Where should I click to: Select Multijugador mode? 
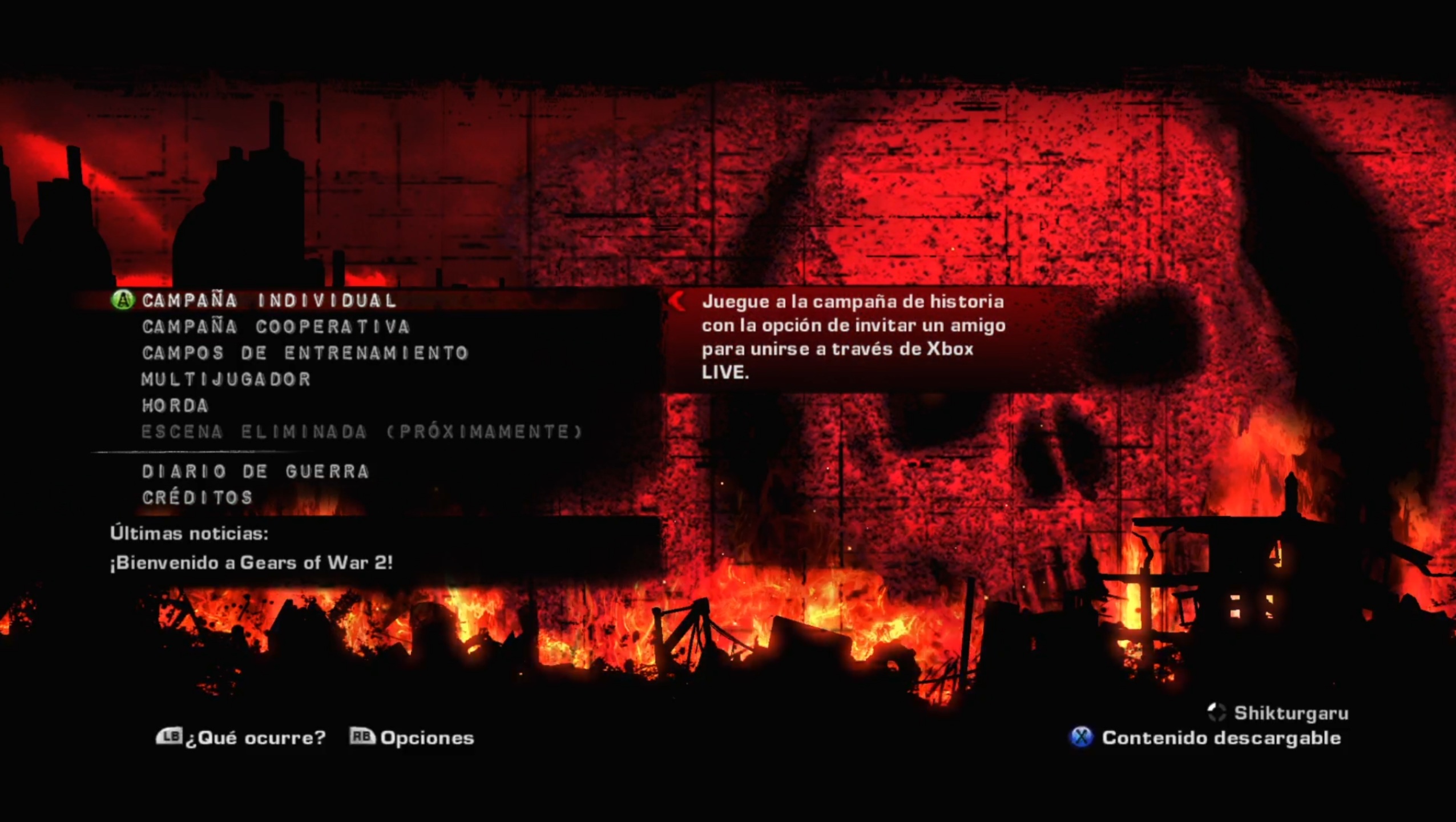(225, 379)
